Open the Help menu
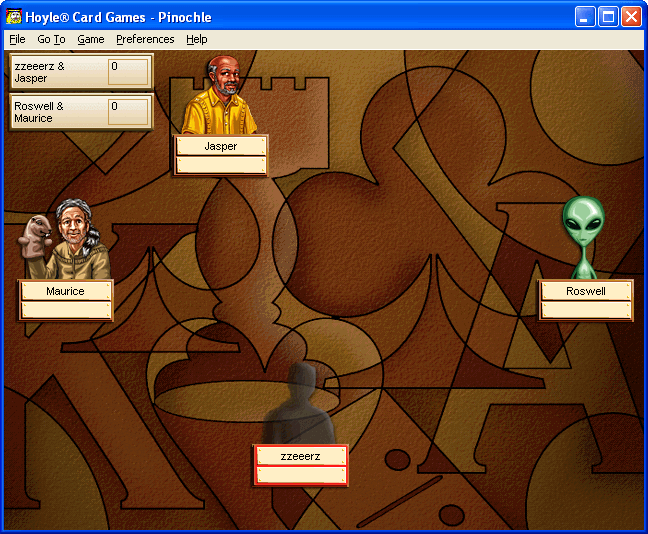Screen dimensions: 648x534 click(197, 39)
